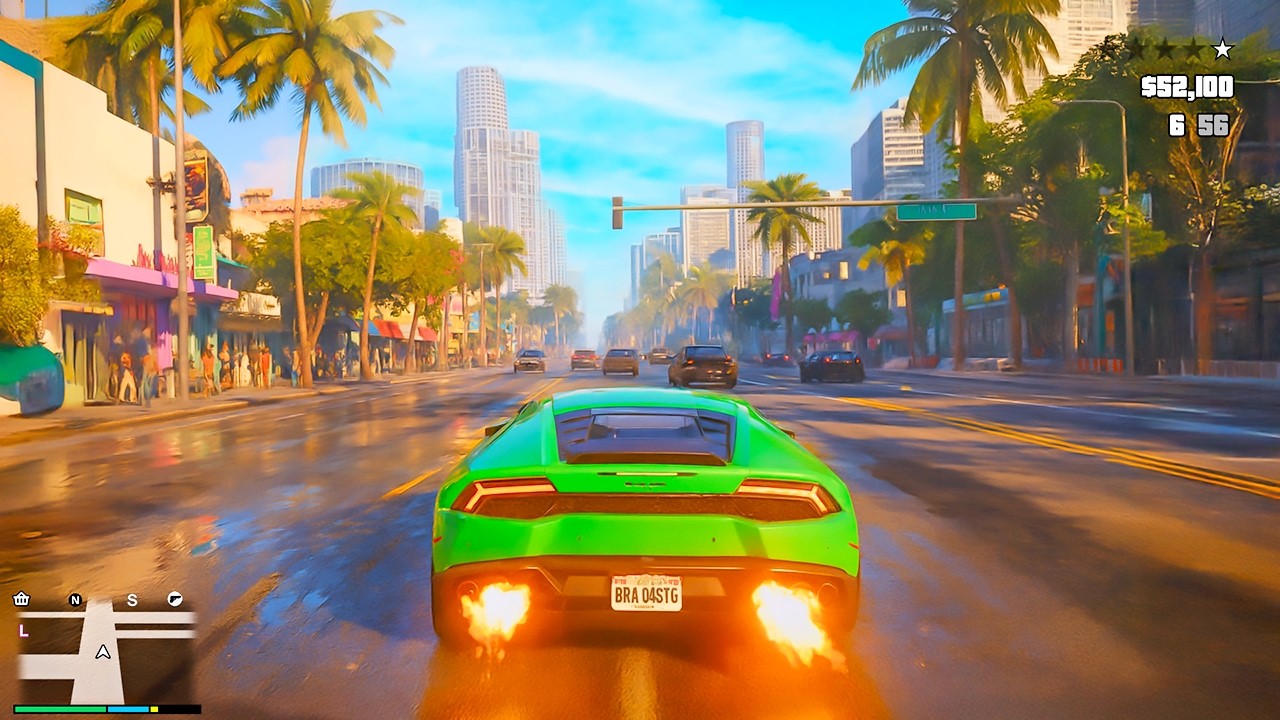Click the blue armor segment of the status bar
Screen dimensions: 1280x720
128,709
